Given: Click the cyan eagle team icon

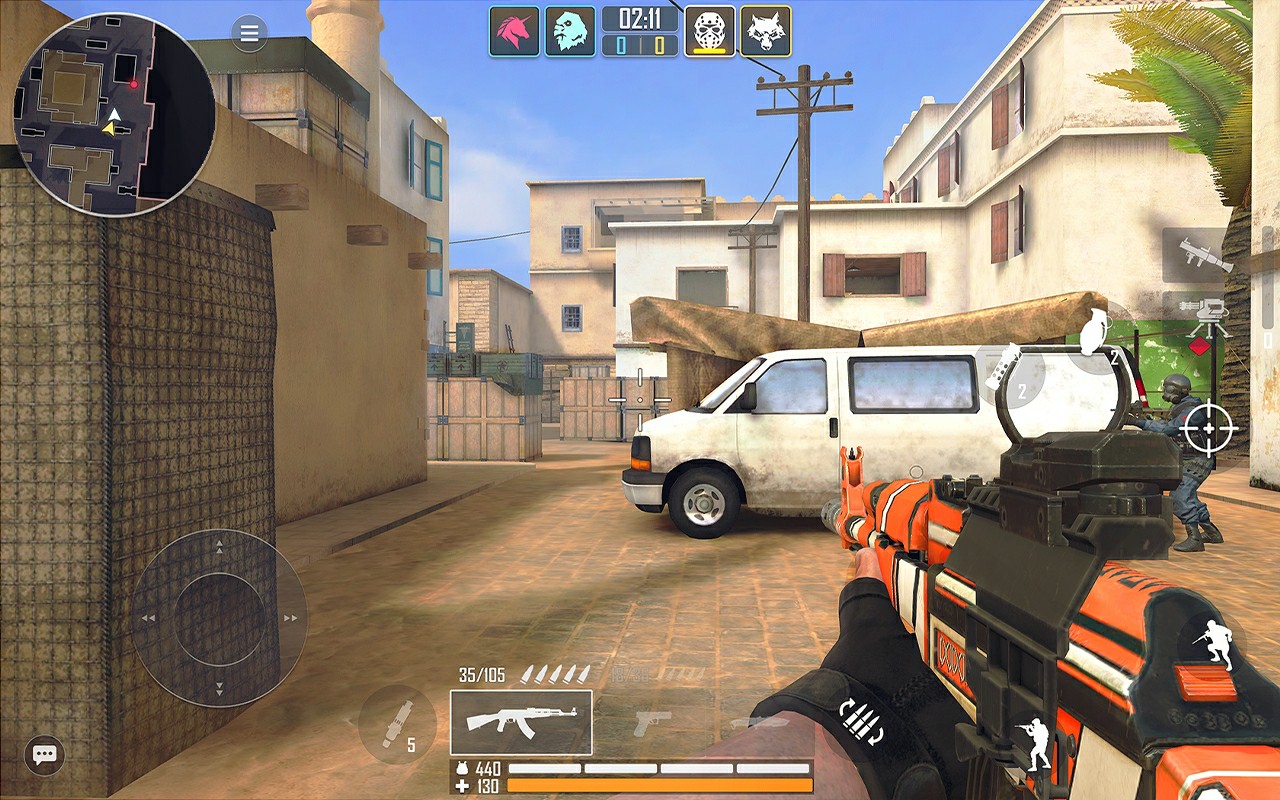Looking at the screenshot, I should [x=570, y=31].
